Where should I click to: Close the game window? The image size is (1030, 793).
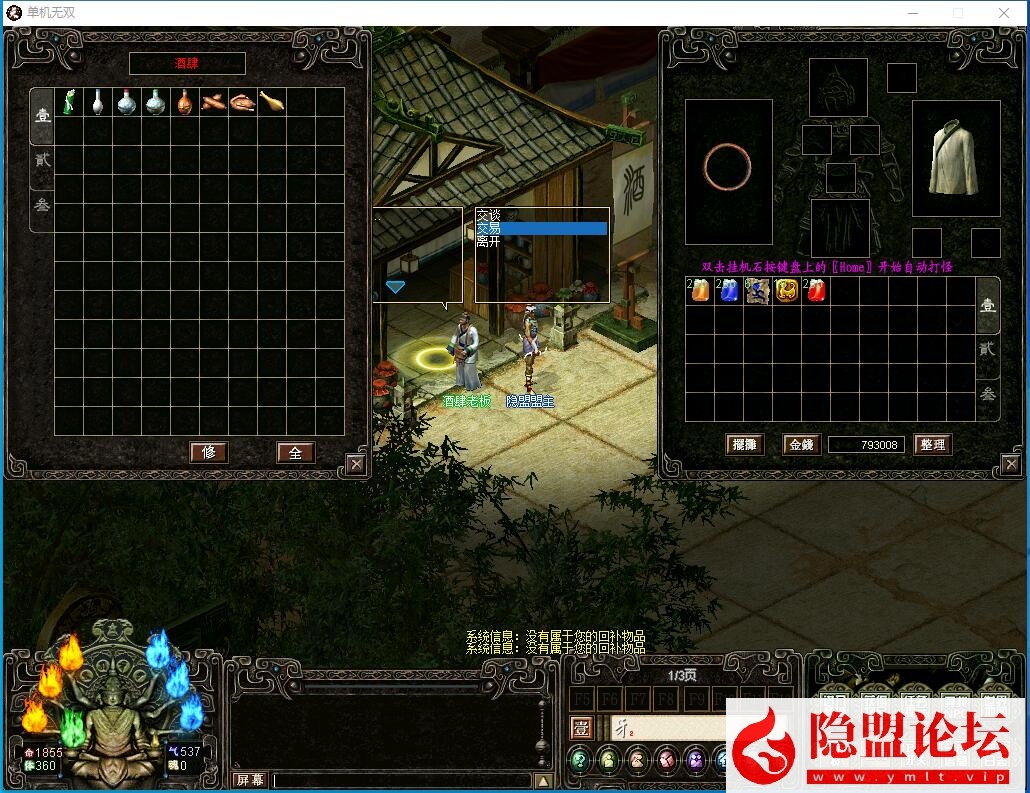[1004, 13]
